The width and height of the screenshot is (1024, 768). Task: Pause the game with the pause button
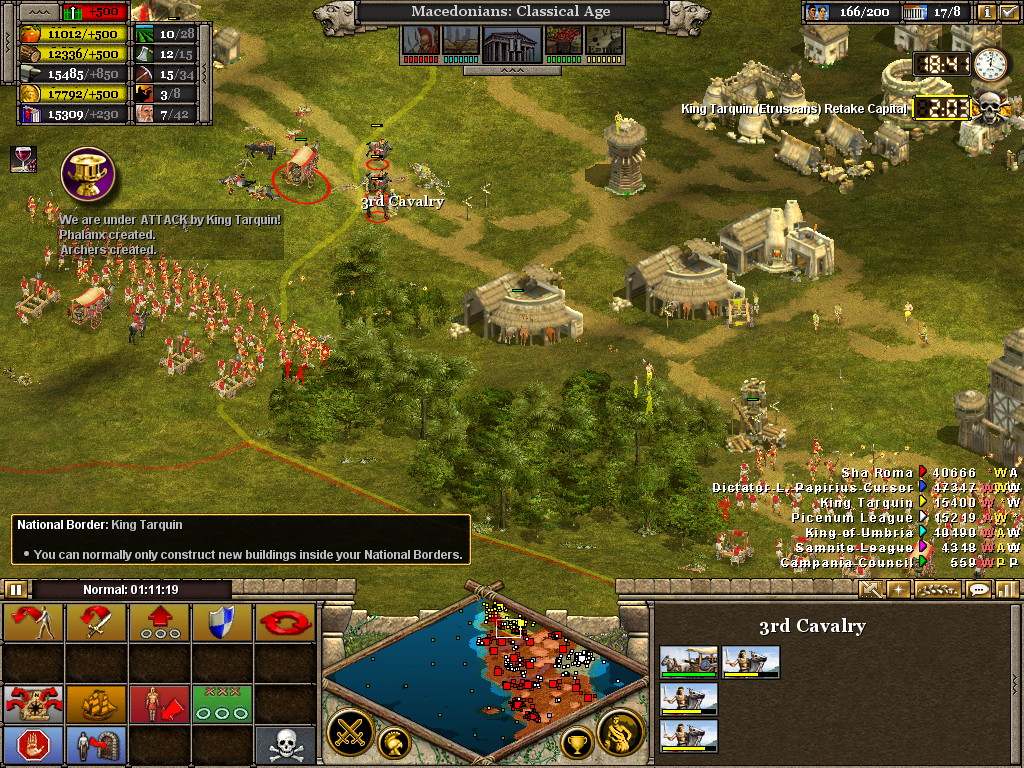pyautogui.click(x=15, y=589)
